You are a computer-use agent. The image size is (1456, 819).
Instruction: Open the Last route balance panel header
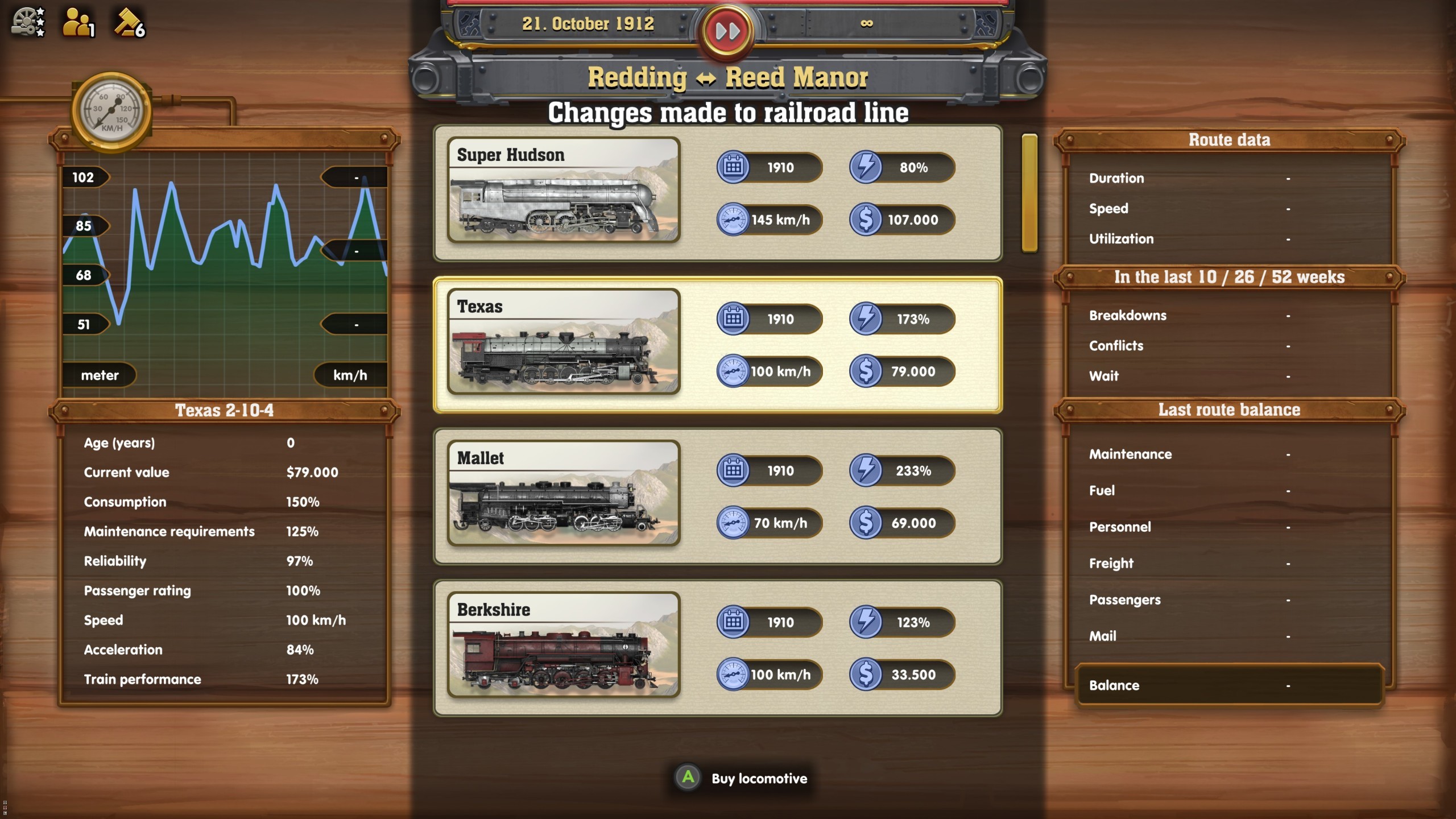click(x=1230, y=409)
